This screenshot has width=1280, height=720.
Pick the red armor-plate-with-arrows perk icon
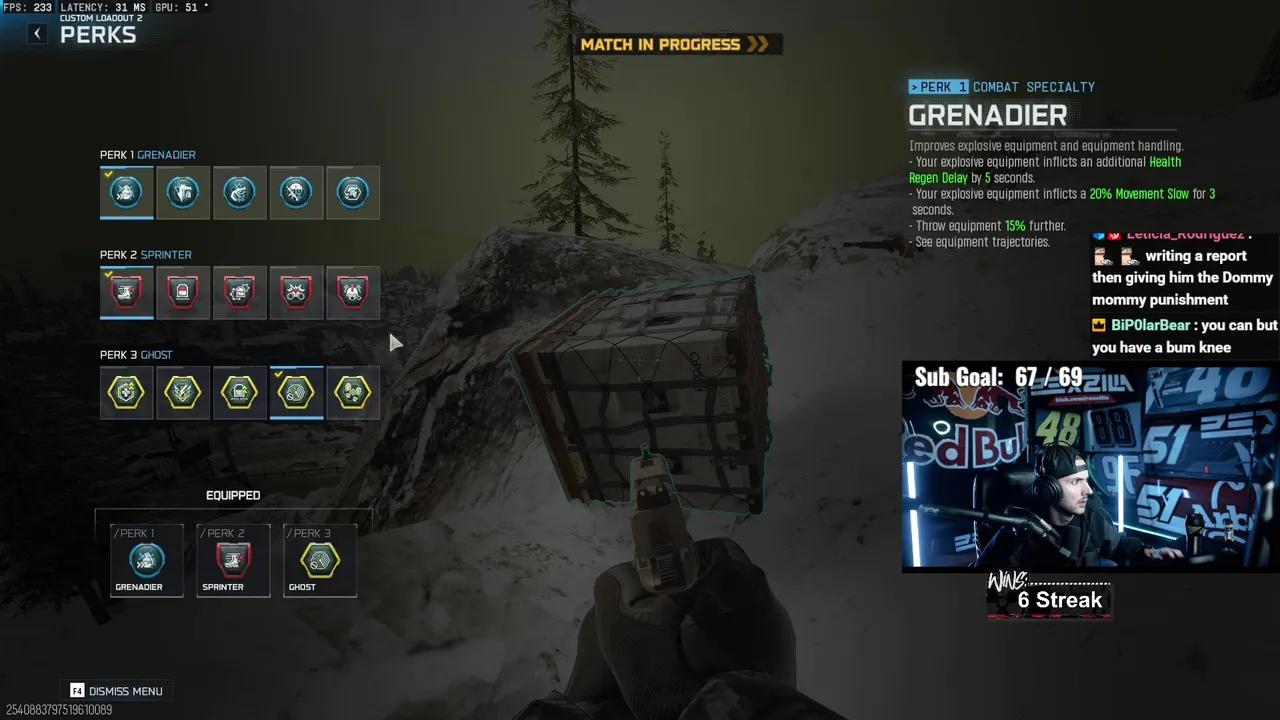[x=239, y=292]
